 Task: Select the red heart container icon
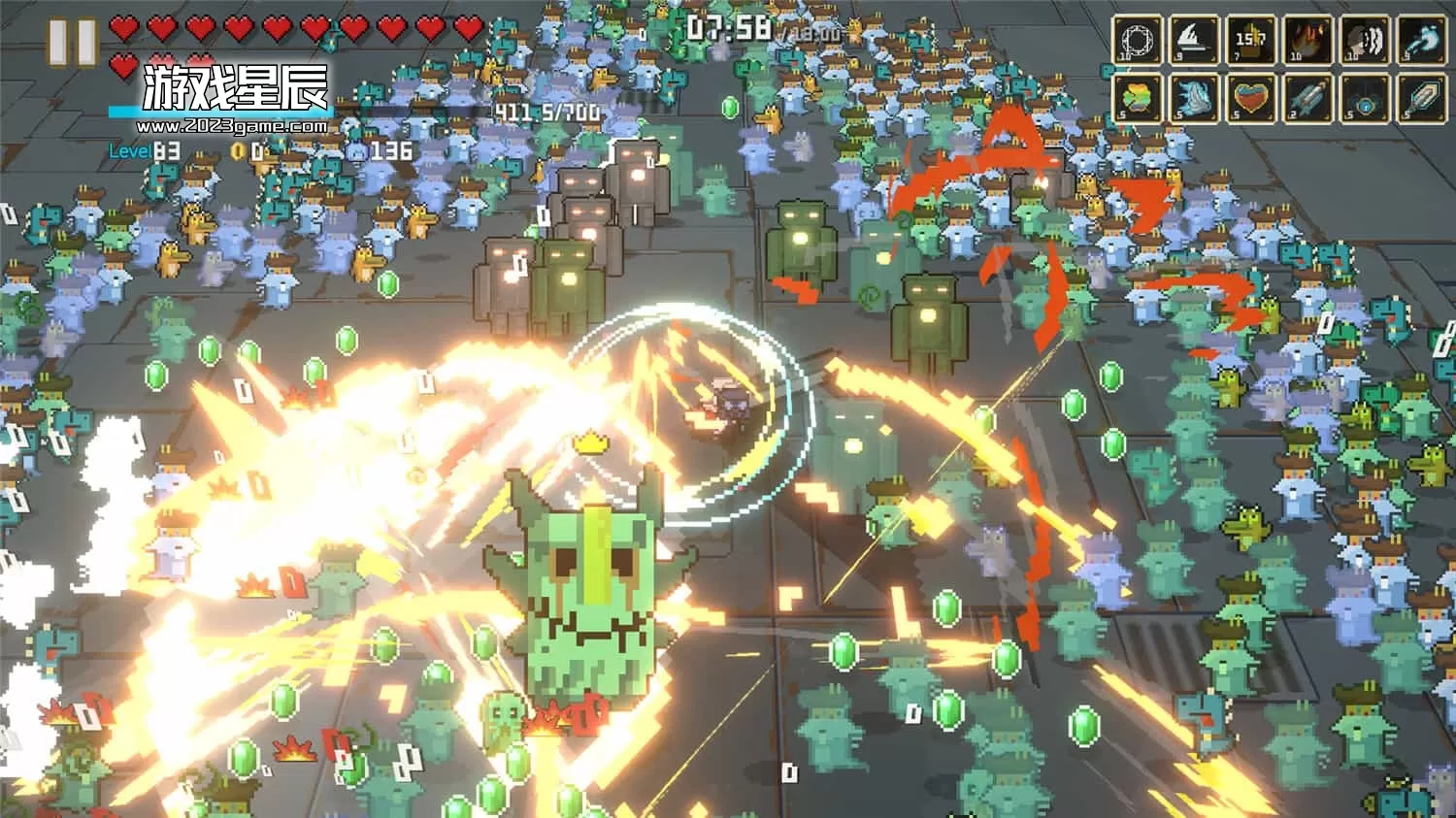click(x=1251, y=98)
